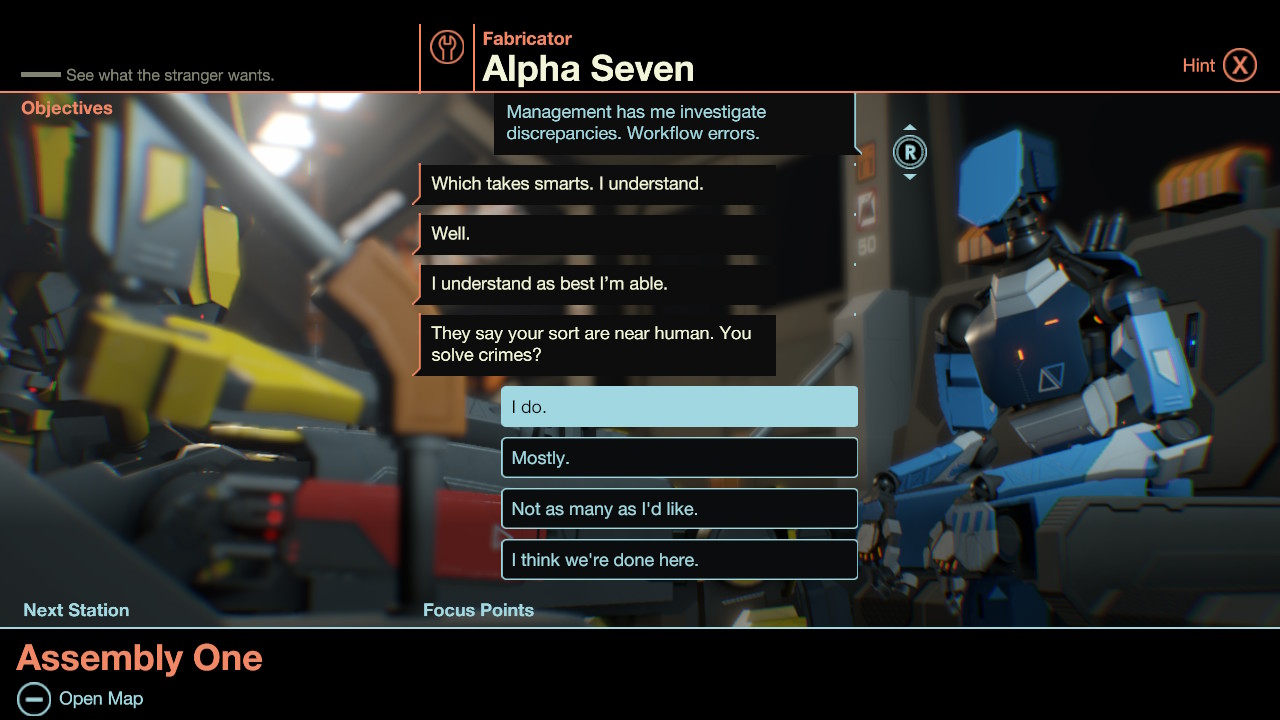Choose 'I think we're done here.' to end conversation
Viewport: 1280px width, 720px height.
pos(679,559)
